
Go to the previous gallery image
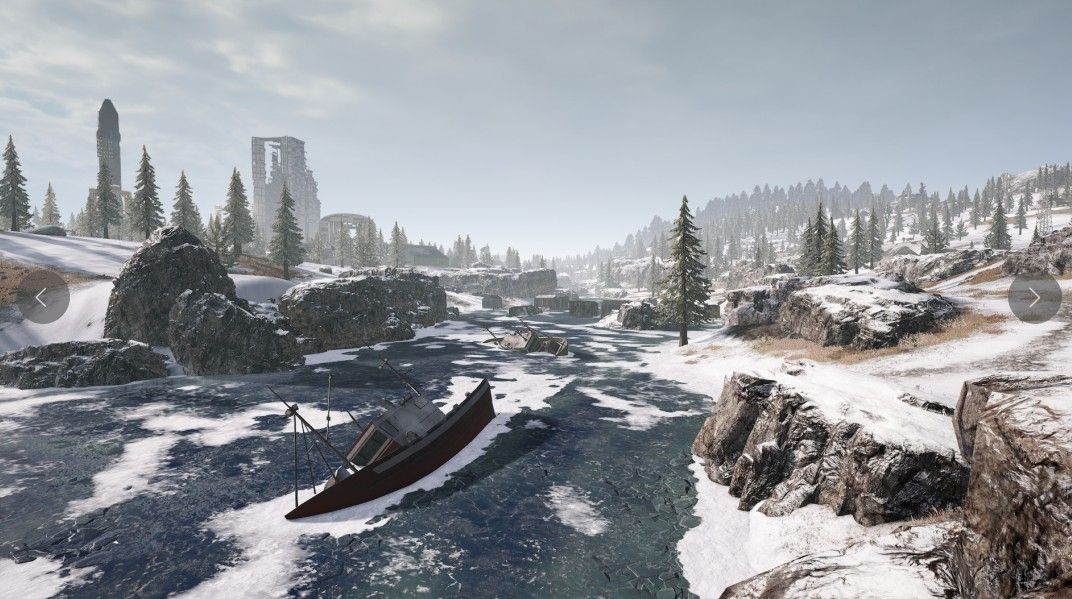point(42,297)
